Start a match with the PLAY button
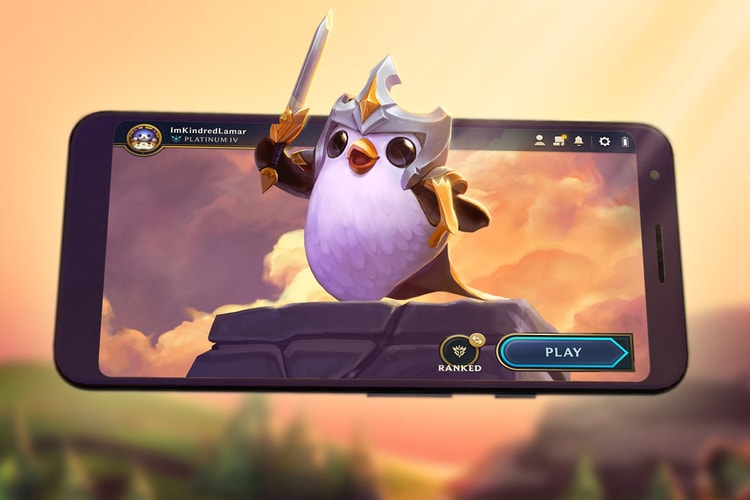 tap(563, 352)
